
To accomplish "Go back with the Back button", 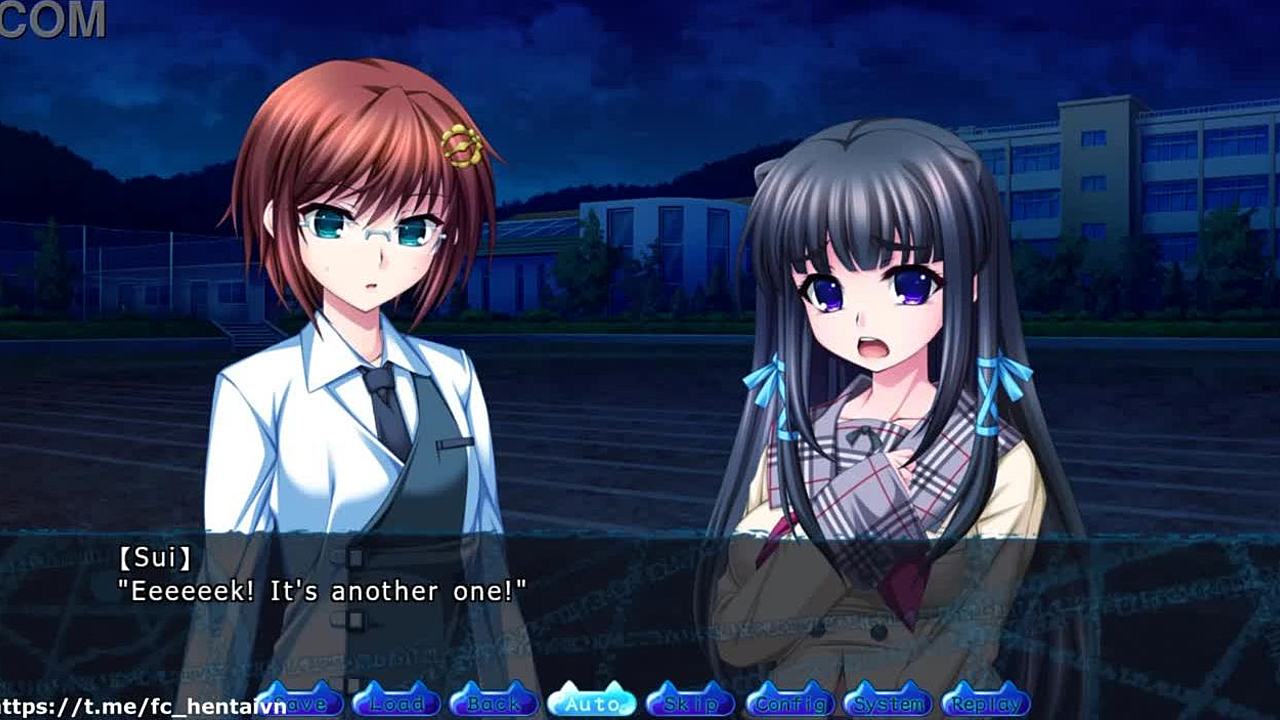I will pos(494,702).
